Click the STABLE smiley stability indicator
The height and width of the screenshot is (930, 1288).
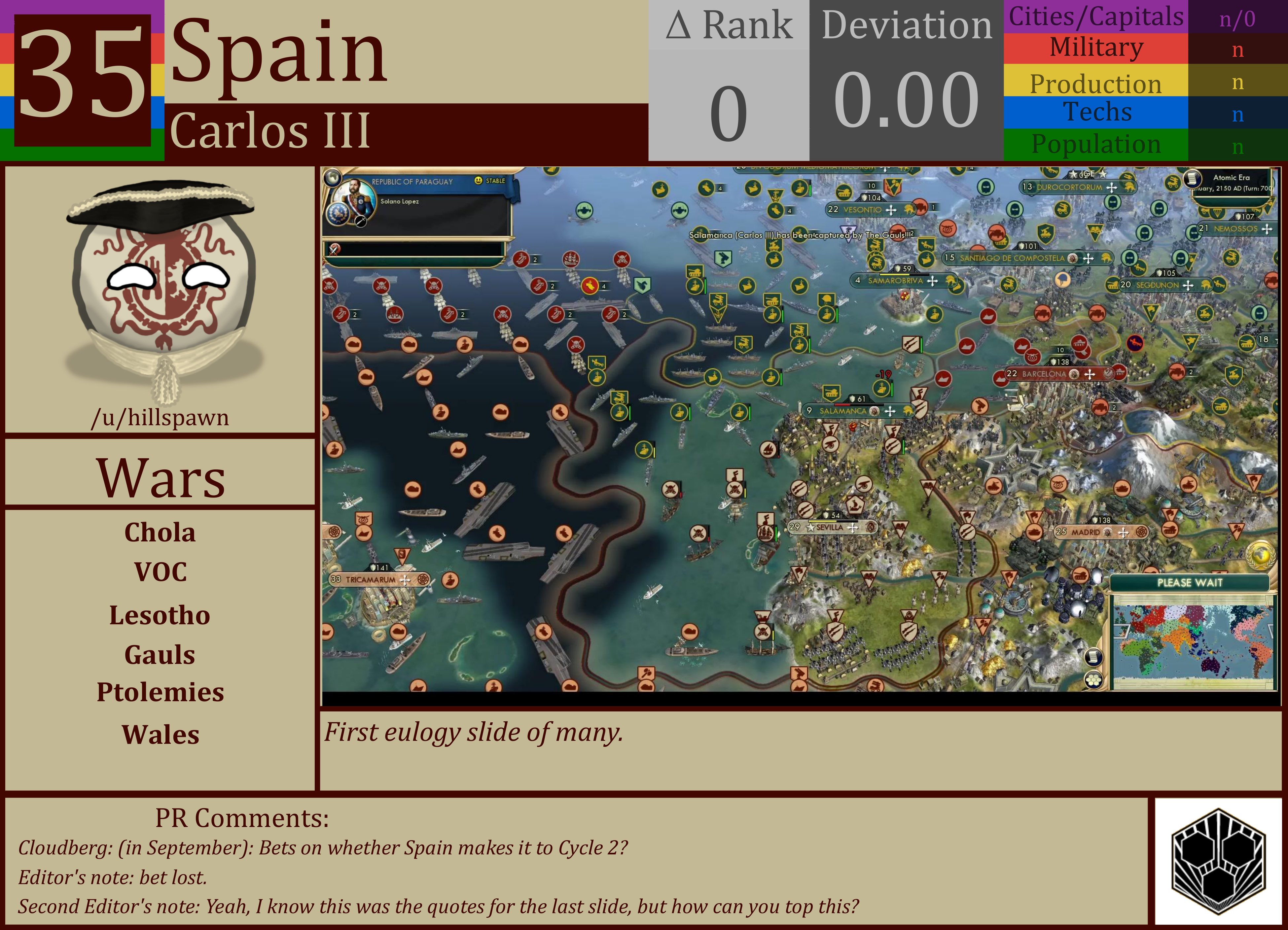point(479,181)
